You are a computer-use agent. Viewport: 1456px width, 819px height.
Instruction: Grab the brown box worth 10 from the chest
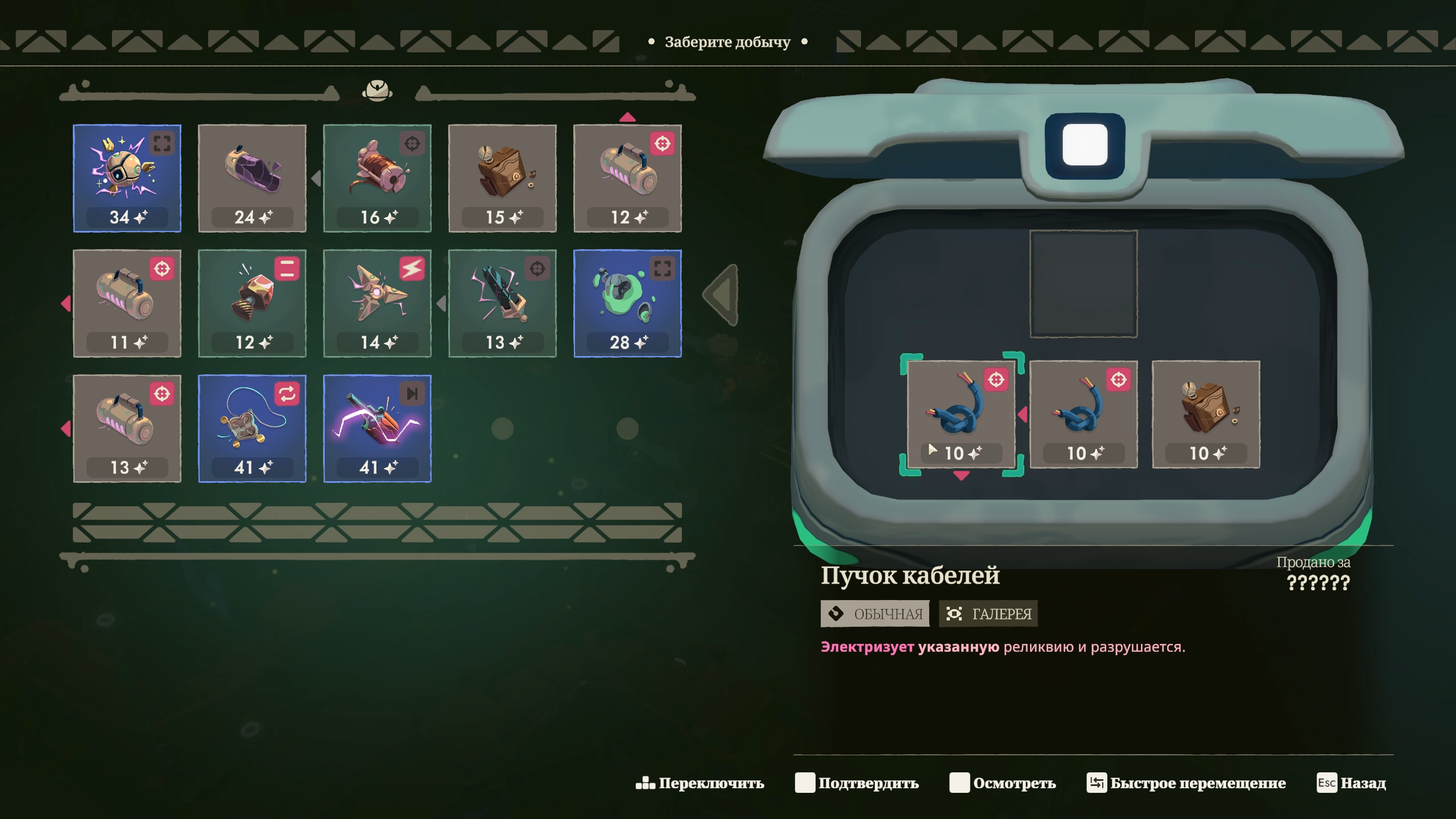point(1206,414)
